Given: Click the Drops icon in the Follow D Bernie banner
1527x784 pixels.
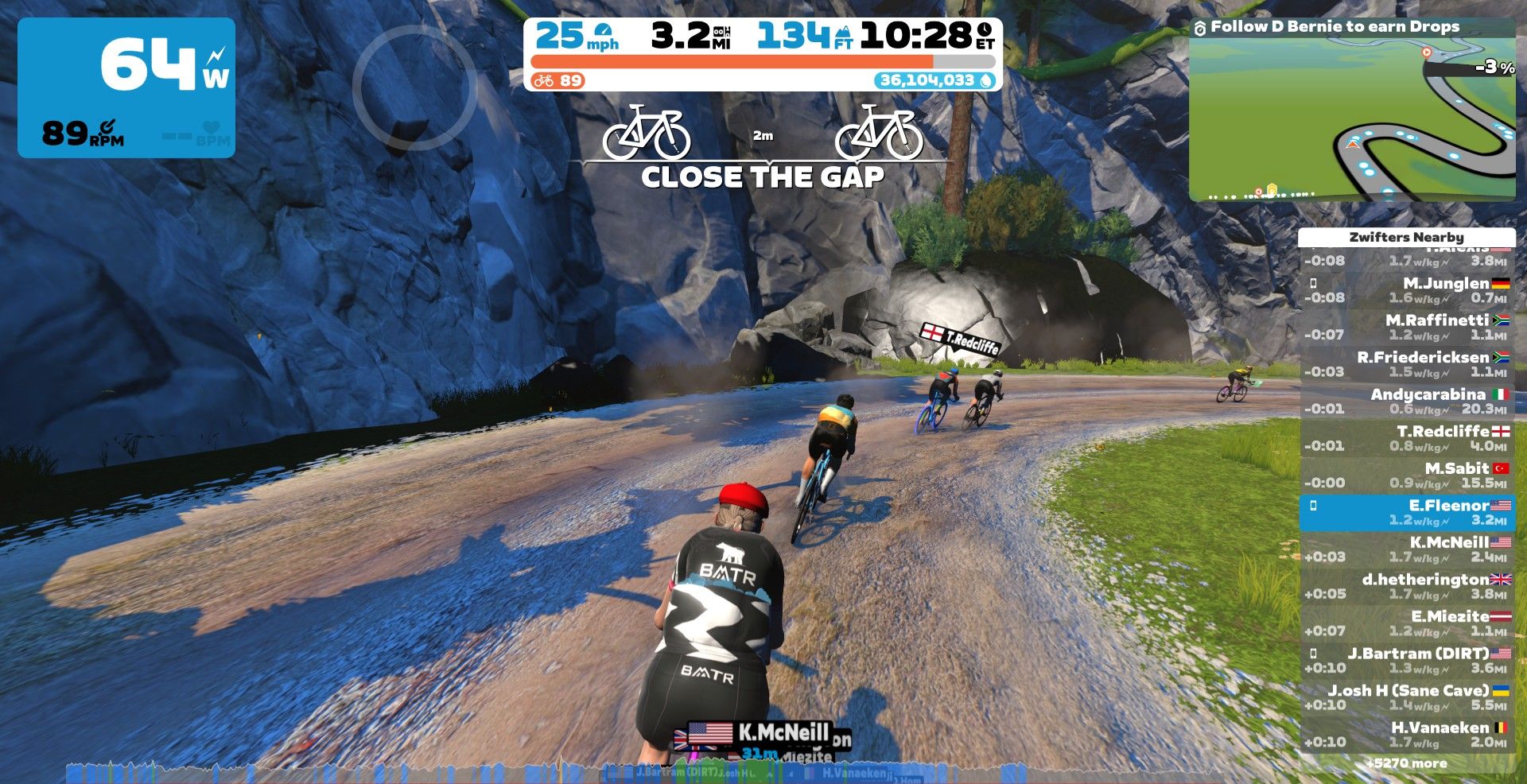Looking at the screenshot, I should click(1199, 26).
